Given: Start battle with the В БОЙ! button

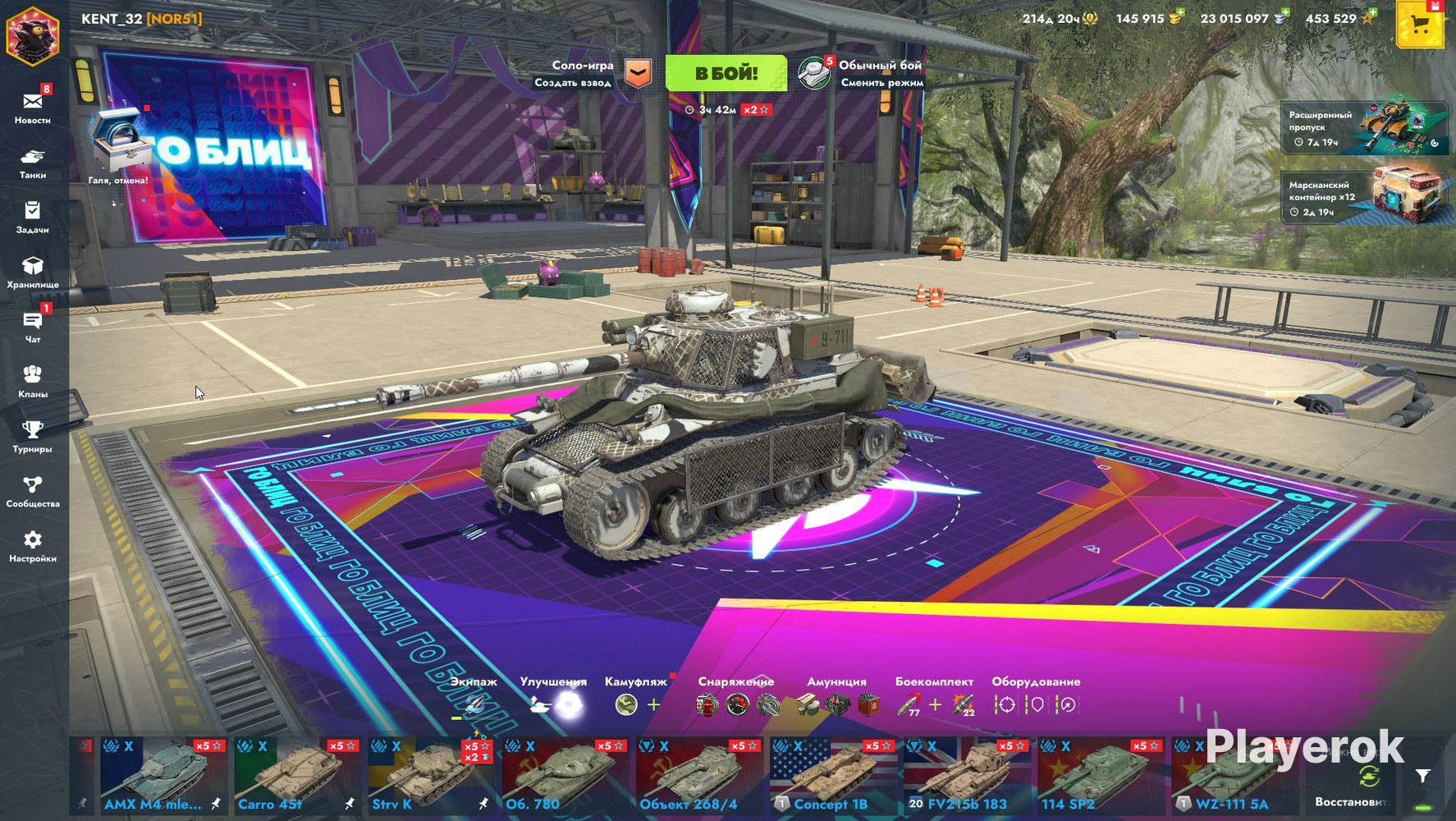Looking at the screenshot, I should click(726, 73).
